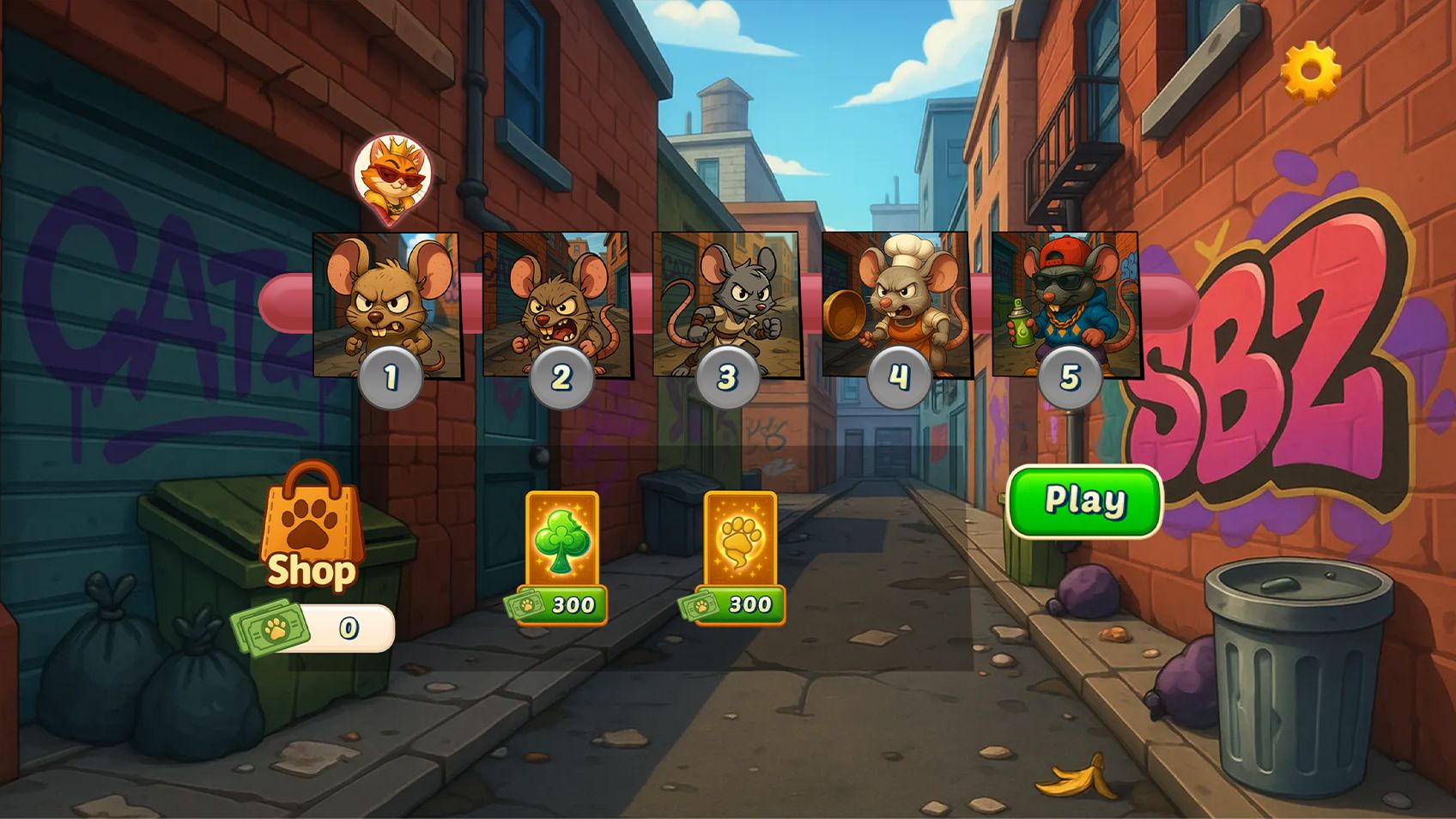Screen dimensions: 1456x819
Task: Start the game with the Play button
Action: (1084, 501)
